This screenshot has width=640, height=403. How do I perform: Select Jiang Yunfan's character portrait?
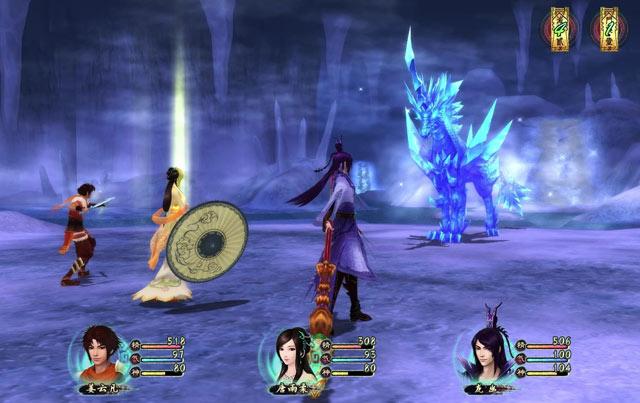click(x=97, y=352)
